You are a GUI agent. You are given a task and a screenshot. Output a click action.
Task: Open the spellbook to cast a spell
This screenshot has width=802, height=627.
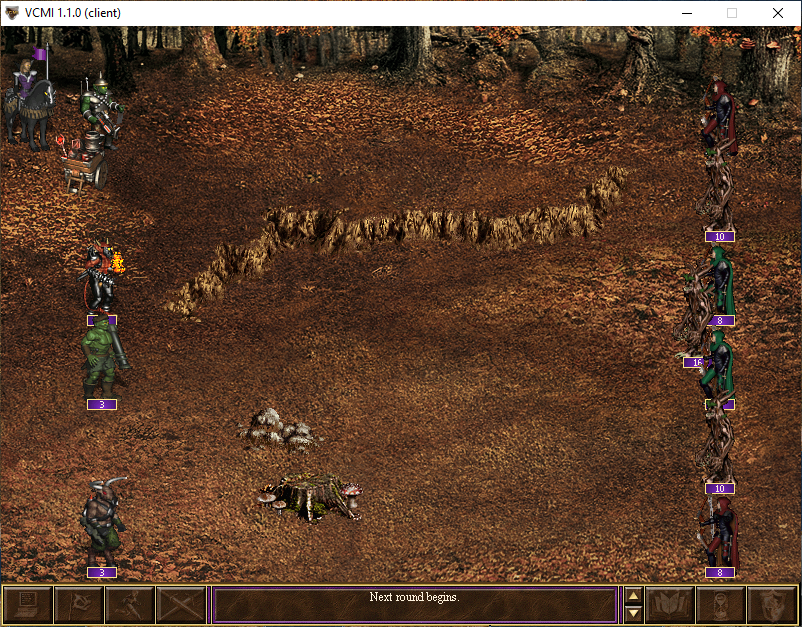tap(670, 605)
